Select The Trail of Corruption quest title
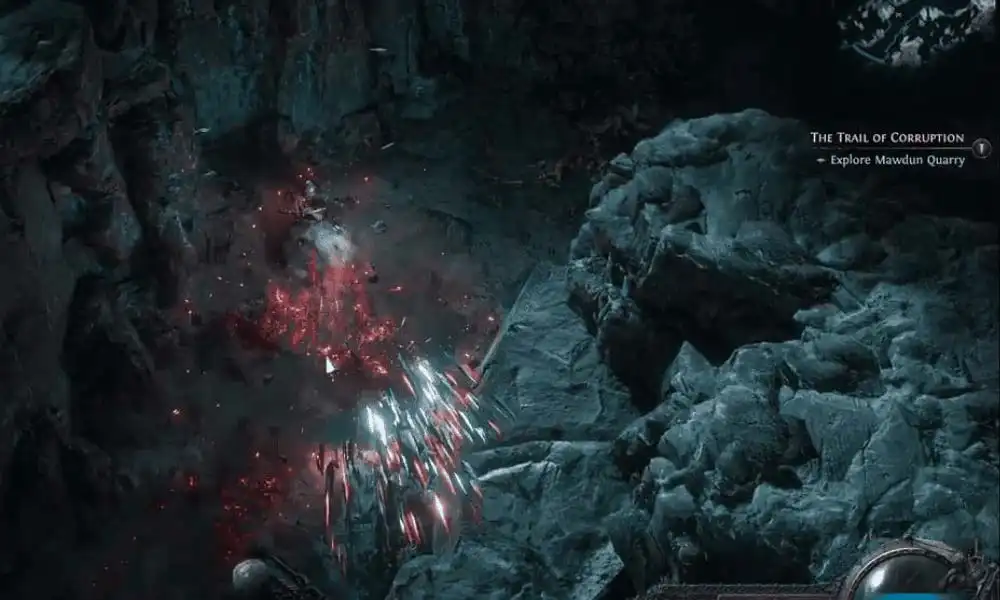1000x600 pixels. point(886,138)
